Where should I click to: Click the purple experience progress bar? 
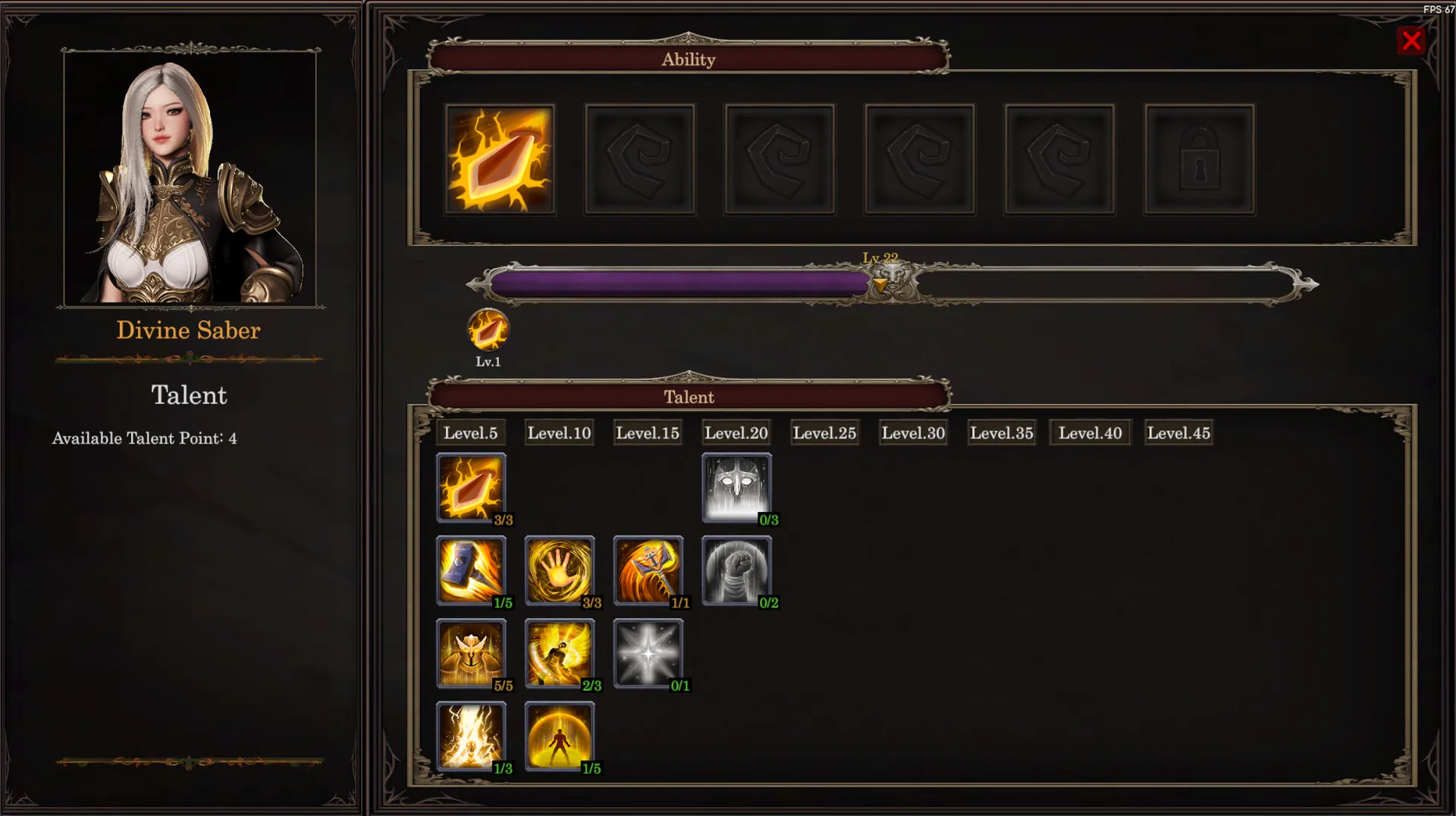click(679, 283)
